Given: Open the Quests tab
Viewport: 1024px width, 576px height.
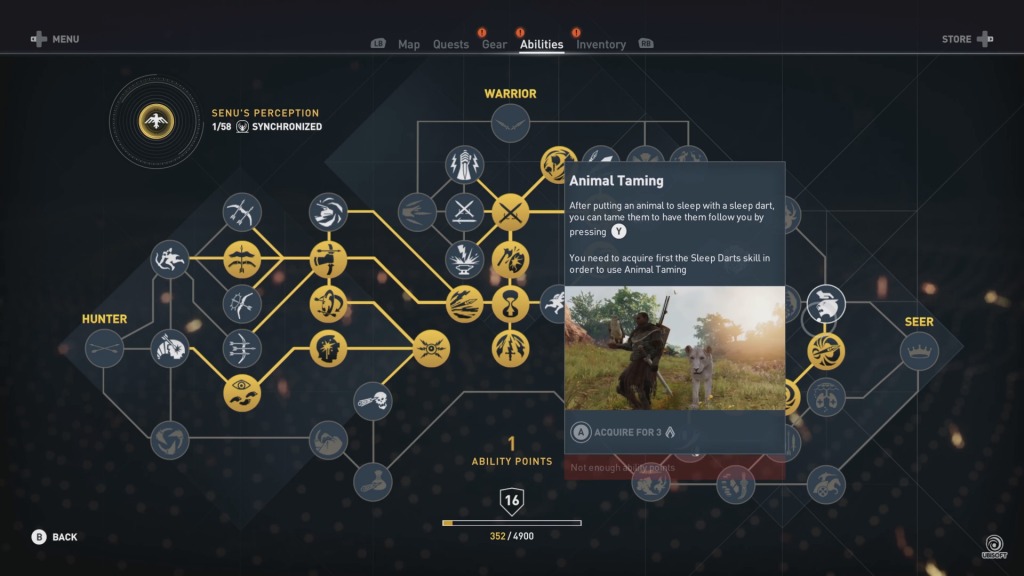Looking at the screenshot, I should click(x=451, y=44).
